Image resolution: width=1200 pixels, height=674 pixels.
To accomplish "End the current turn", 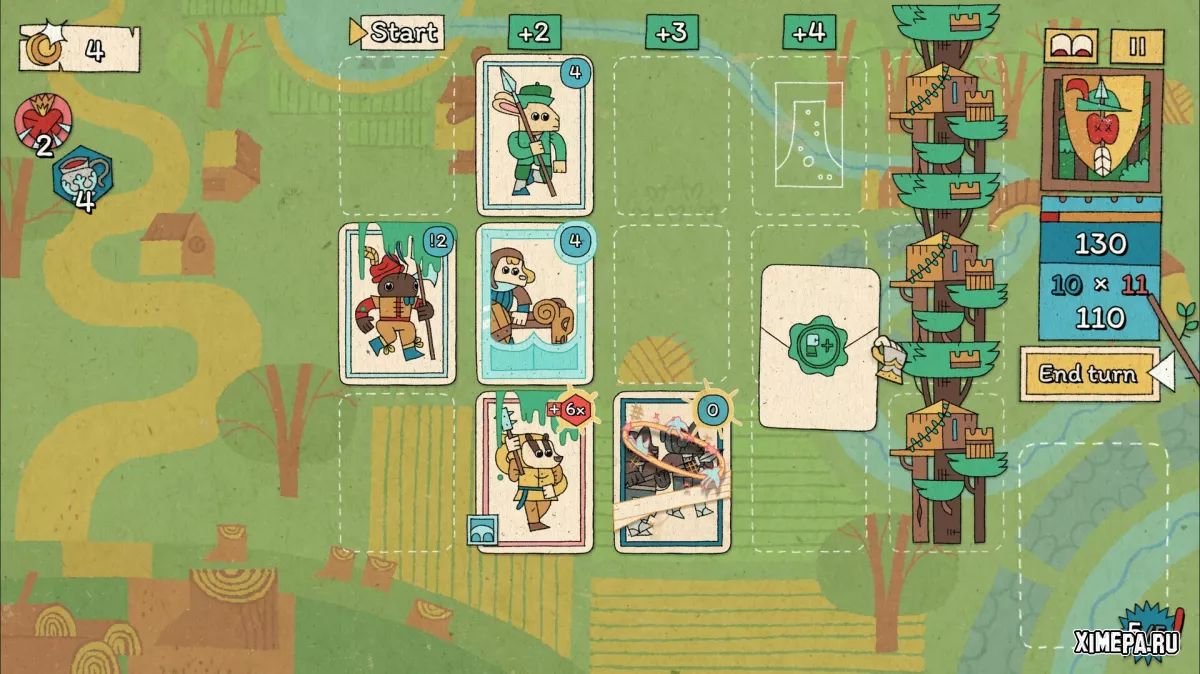I will point(1088,374).
